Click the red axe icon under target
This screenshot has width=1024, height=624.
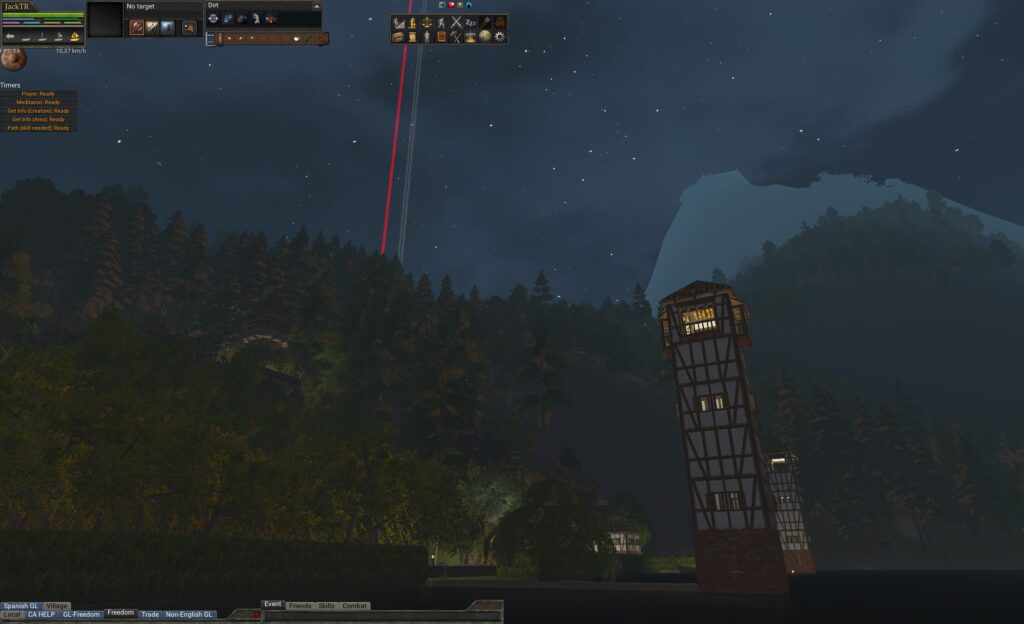(x=136, y=27)
